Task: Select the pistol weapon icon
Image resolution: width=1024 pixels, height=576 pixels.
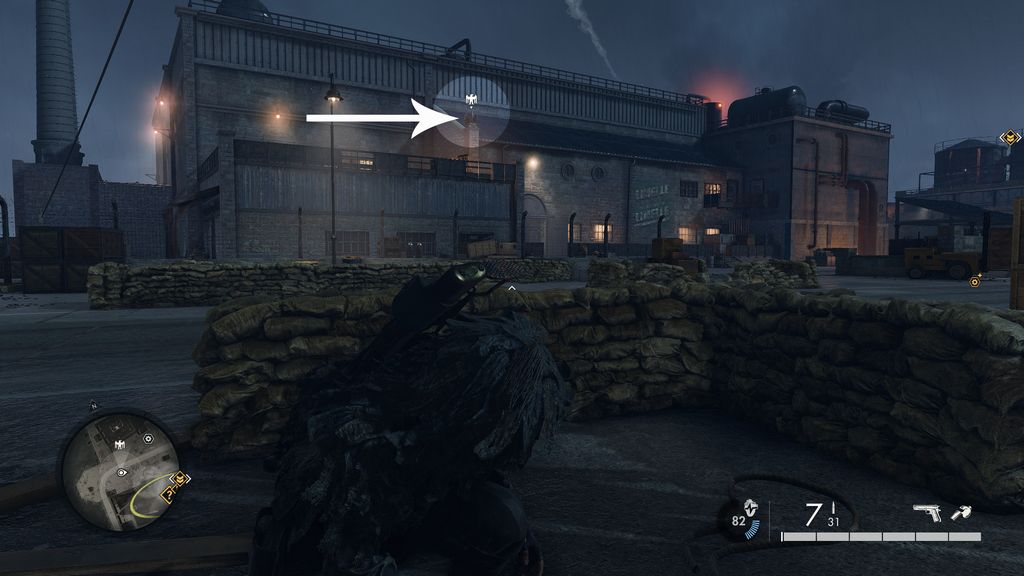Action: coord(927,513)
